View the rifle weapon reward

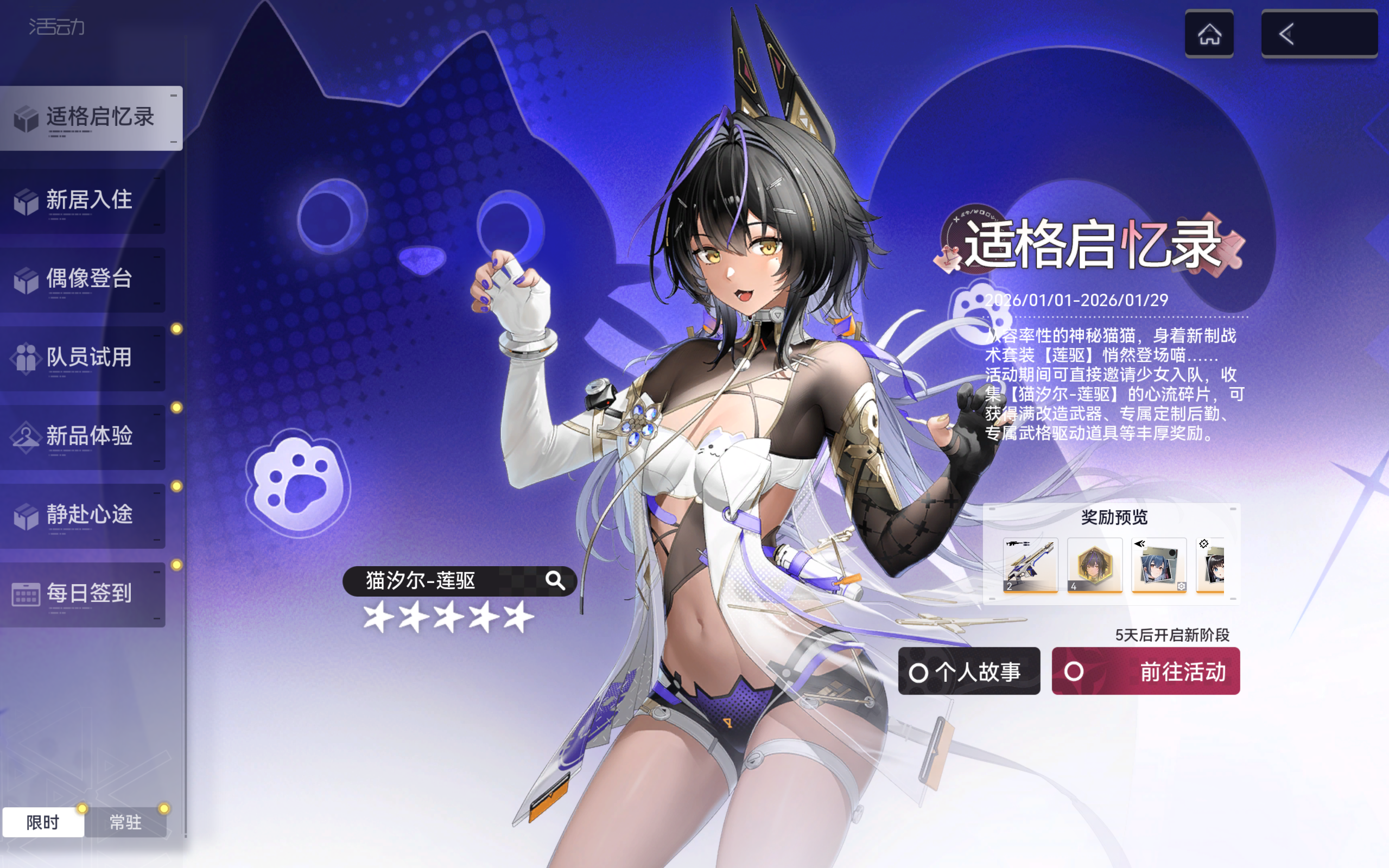1030,565
